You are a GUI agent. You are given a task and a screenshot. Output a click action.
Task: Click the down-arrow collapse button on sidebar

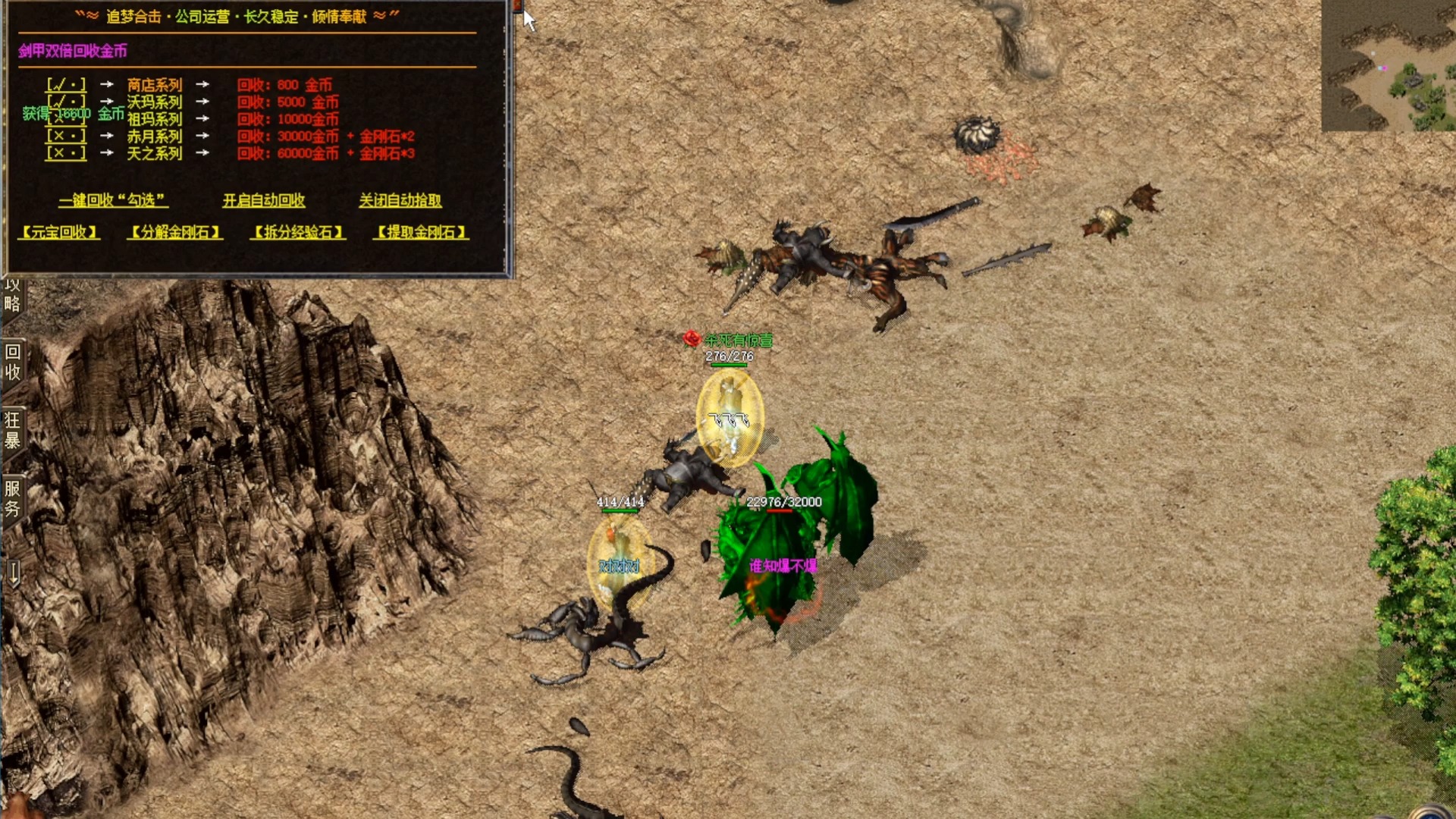click(x=13, y=573)
